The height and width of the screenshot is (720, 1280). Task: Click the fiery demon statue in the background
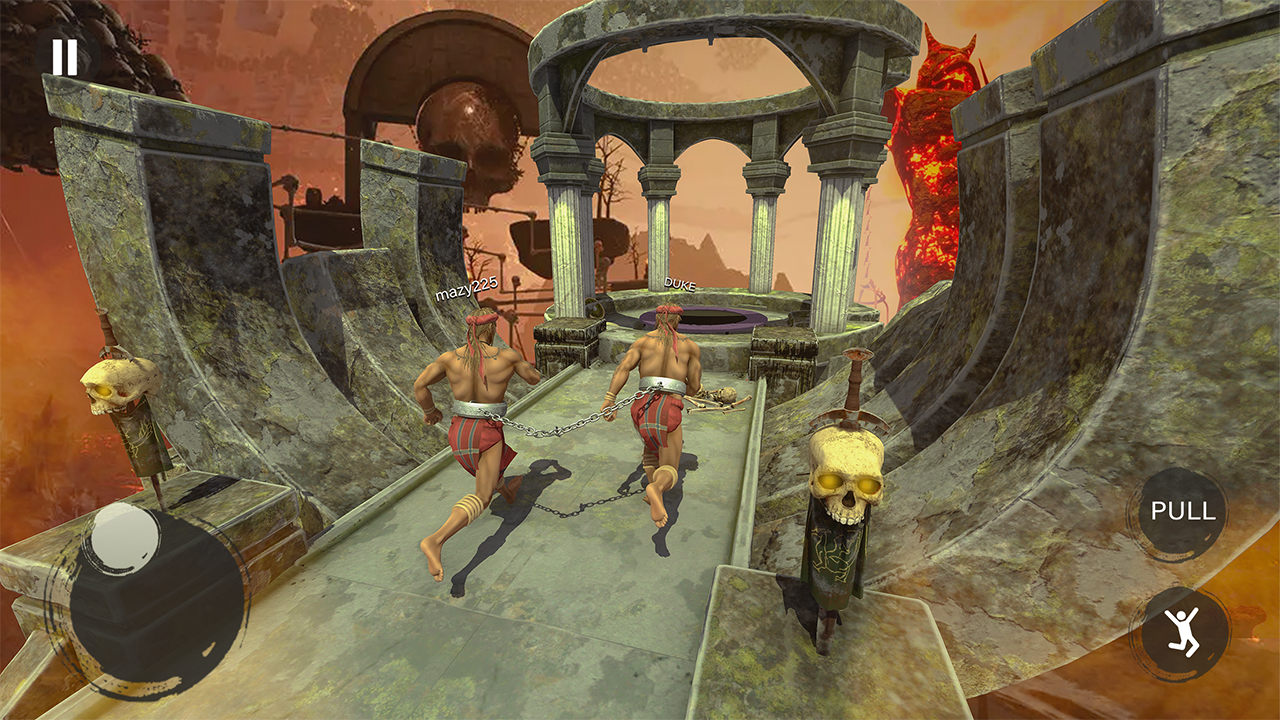coord(930,160)
